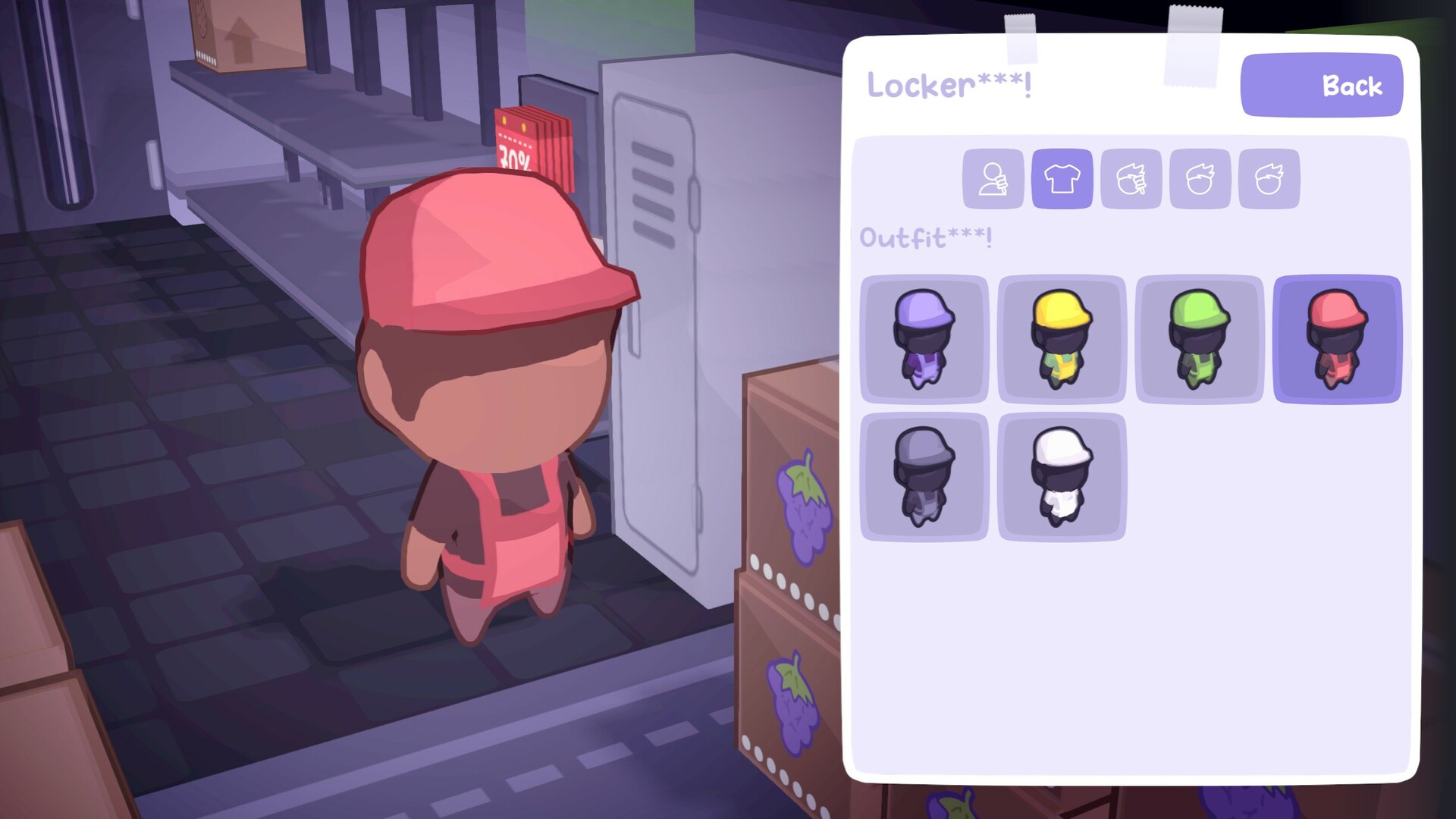Toggle the grey outfit on
The image size is (1456, 819).
tap(923, 477)
